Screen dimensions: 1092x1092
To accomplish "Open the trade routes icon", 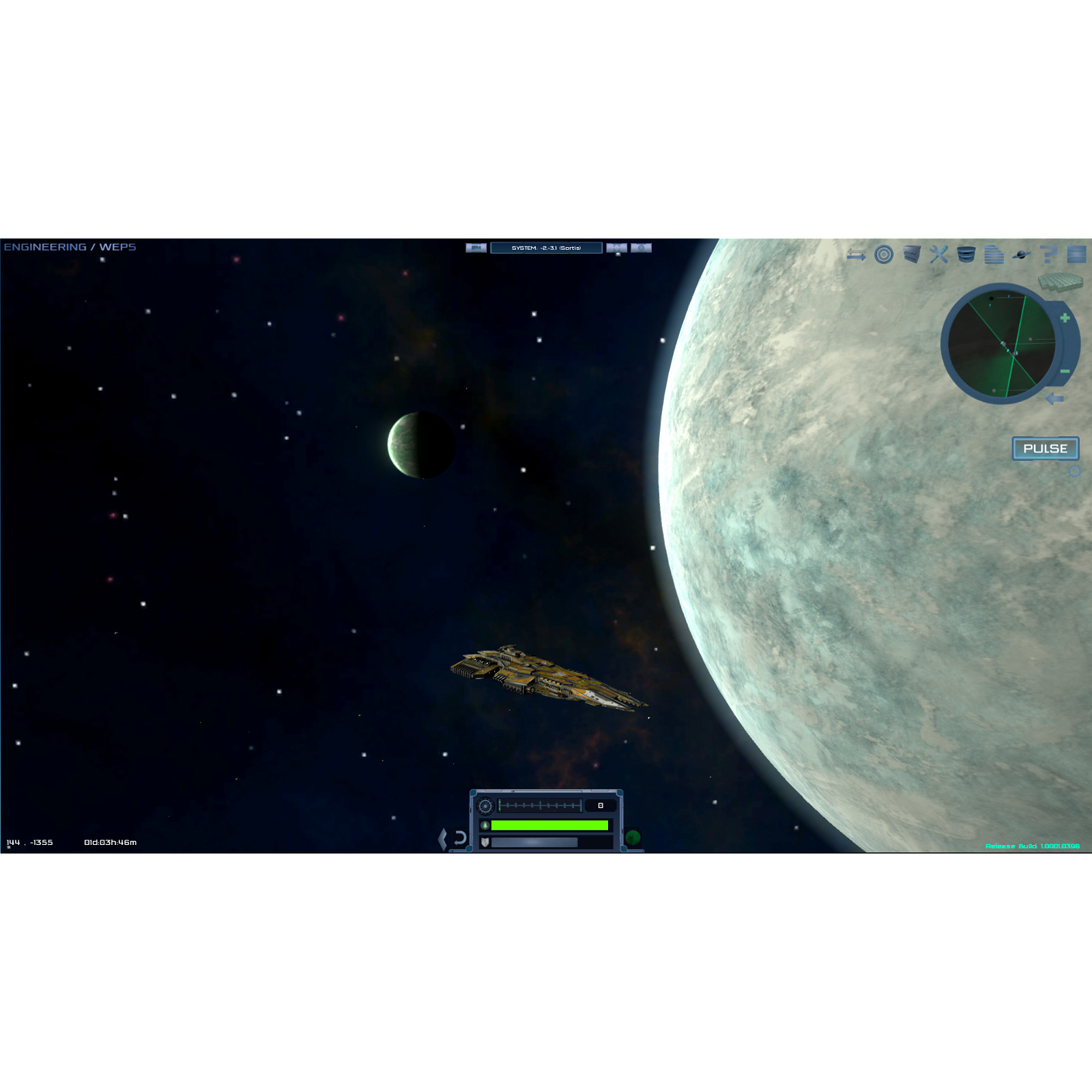I will tap(857, 254).
